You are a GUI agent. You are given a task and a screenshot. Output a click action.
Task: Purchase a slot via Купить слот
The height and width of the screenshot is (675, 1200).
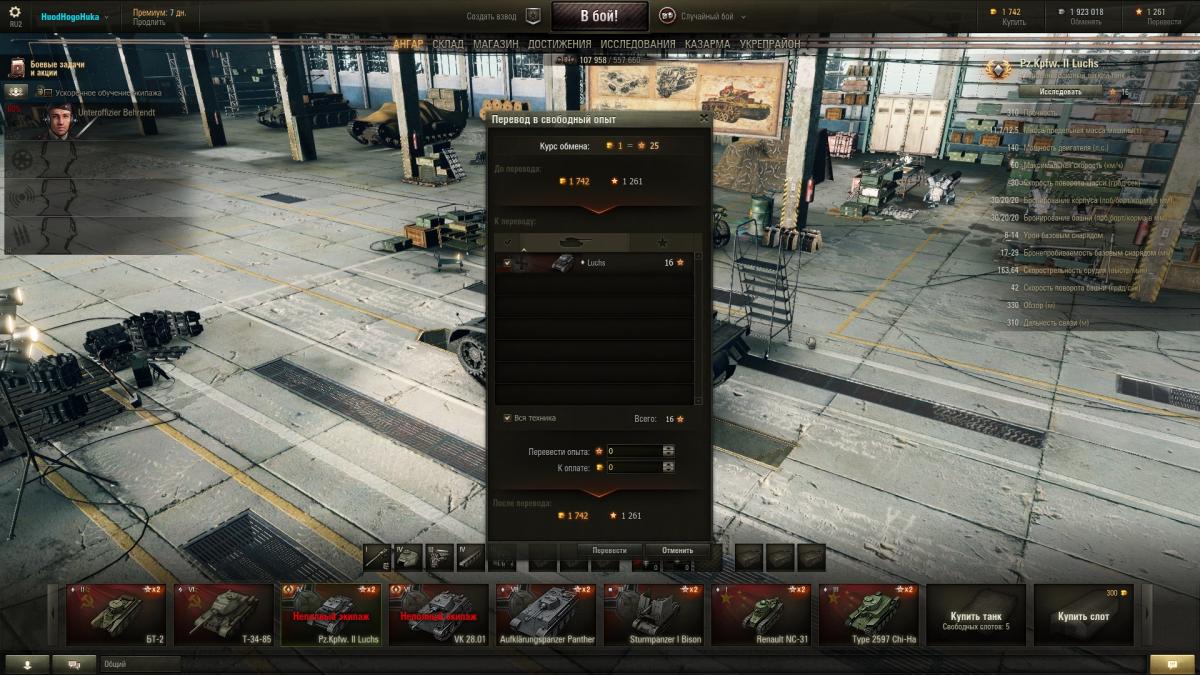[x=1084, y=616]
